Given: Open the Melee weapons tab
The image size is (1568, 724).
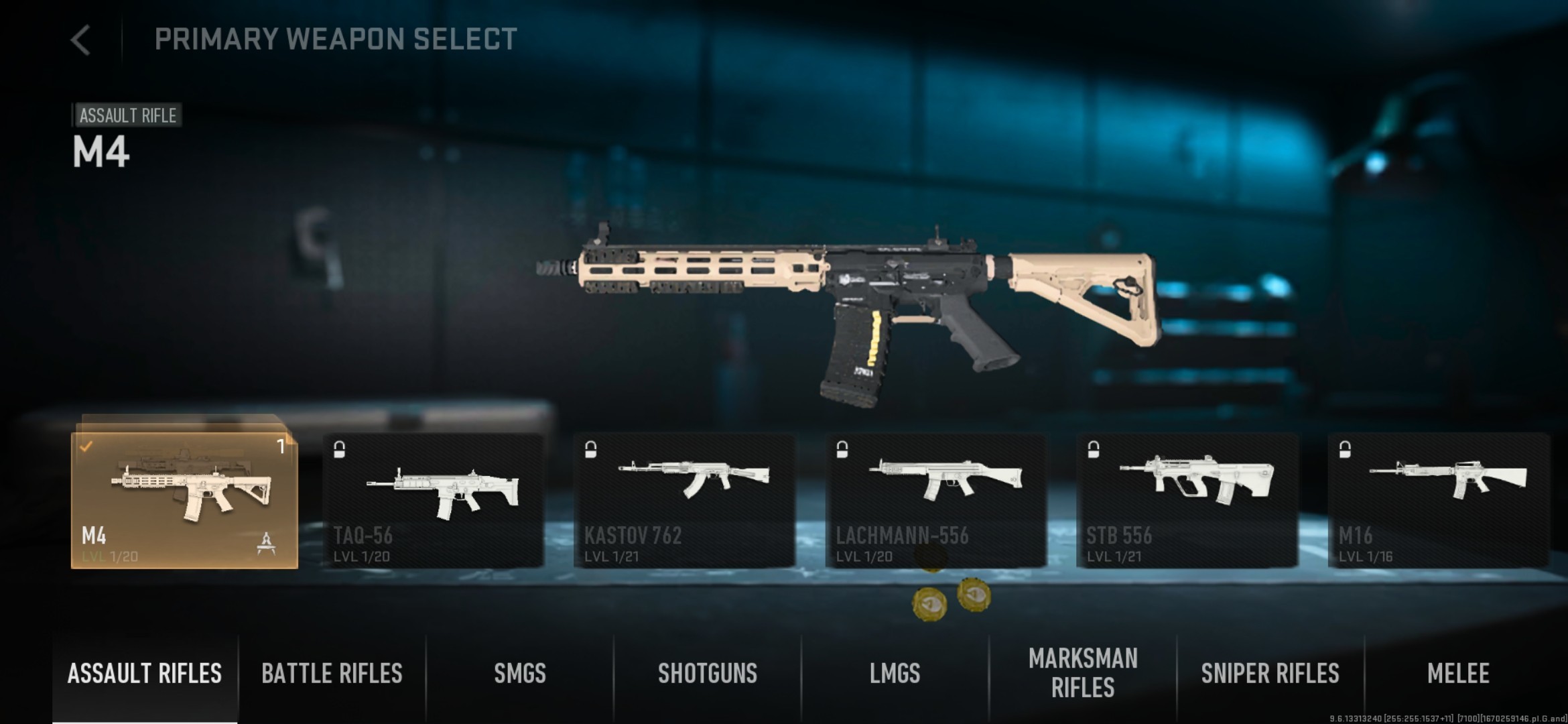Looking at the screenshot, I should [1458, 674].
